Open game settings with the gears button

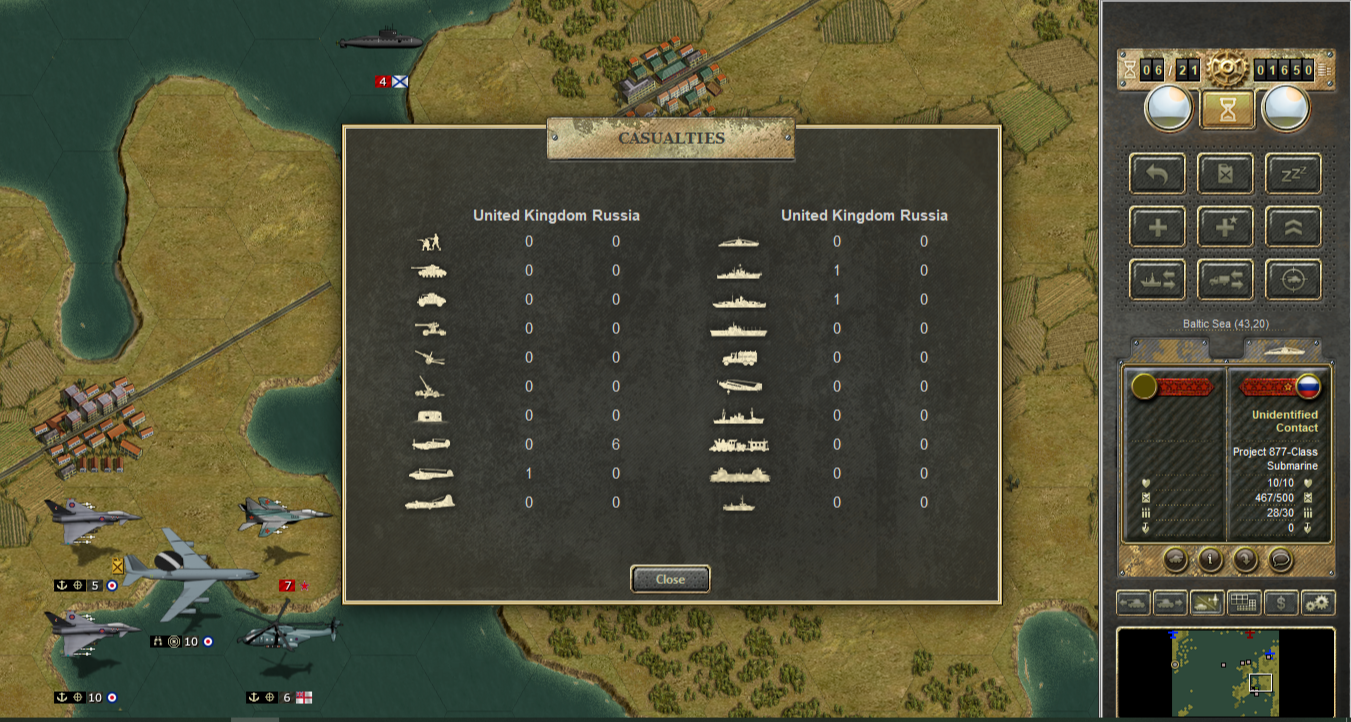(1318, 603)
